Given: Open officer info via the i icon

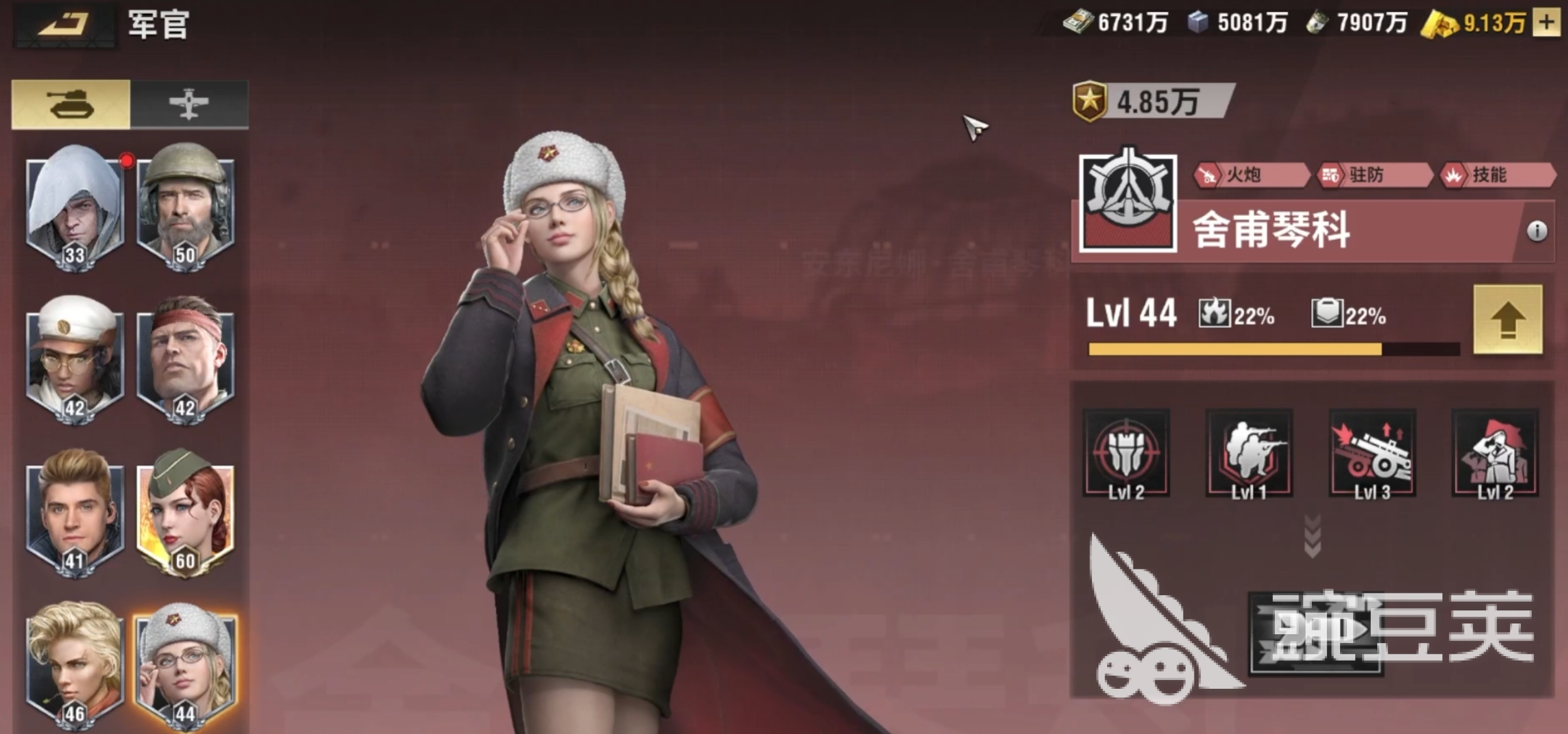Looking at the screenshot, I should [x=1536, y=231].
